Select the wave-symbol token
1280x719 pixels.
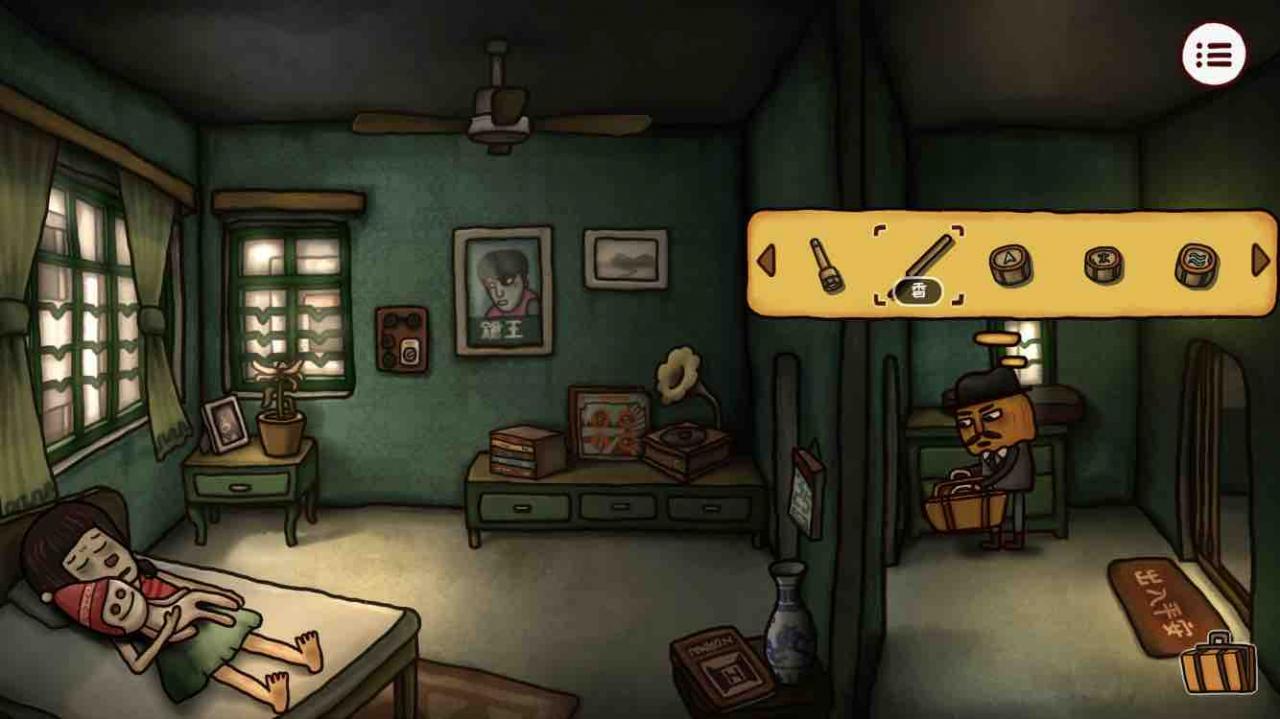pos(1196,264)
